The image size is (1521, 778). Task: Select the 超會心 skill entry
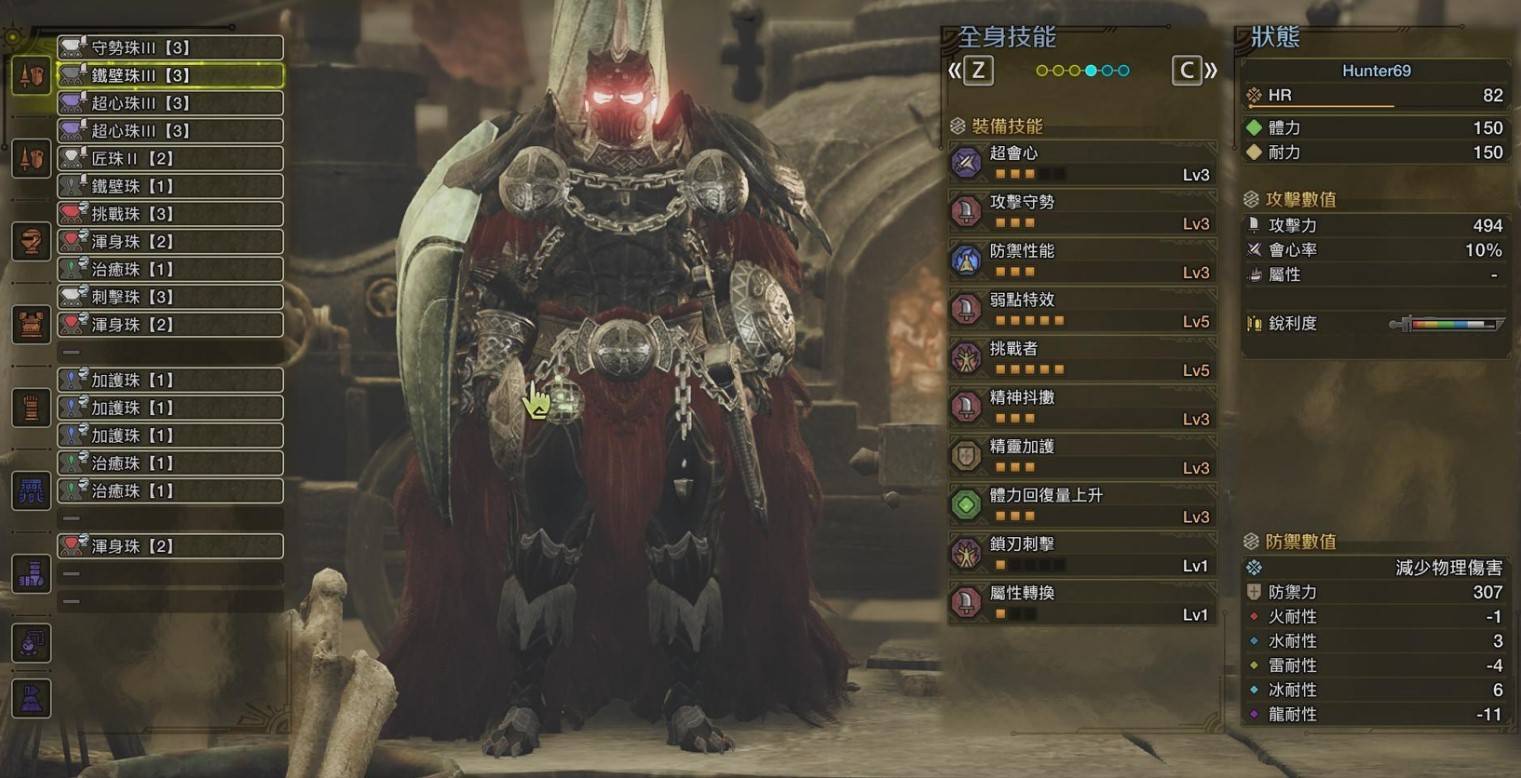pos(1082,163)
